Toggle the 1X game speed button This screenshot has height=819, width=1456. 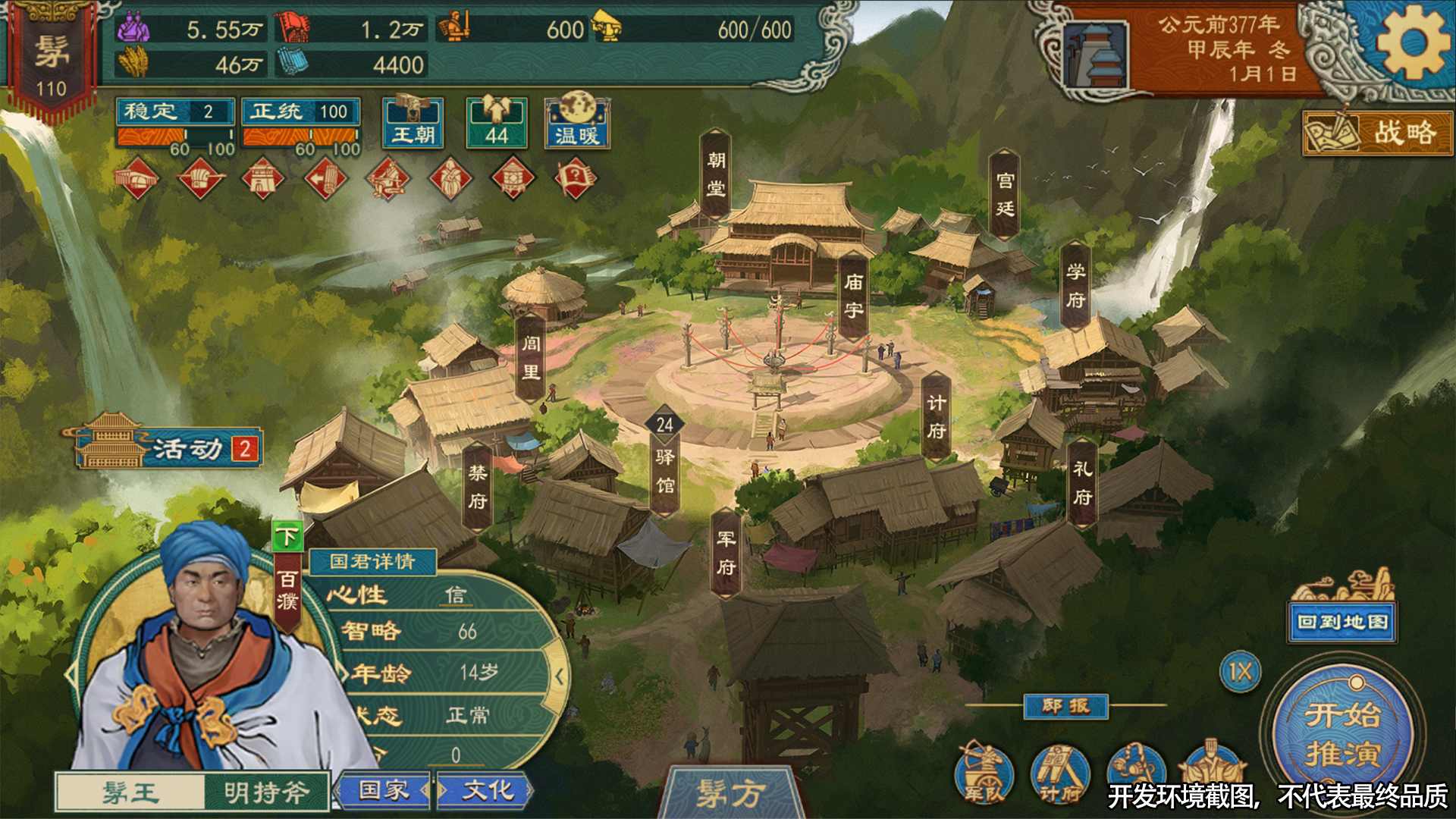pos(1241,672)
